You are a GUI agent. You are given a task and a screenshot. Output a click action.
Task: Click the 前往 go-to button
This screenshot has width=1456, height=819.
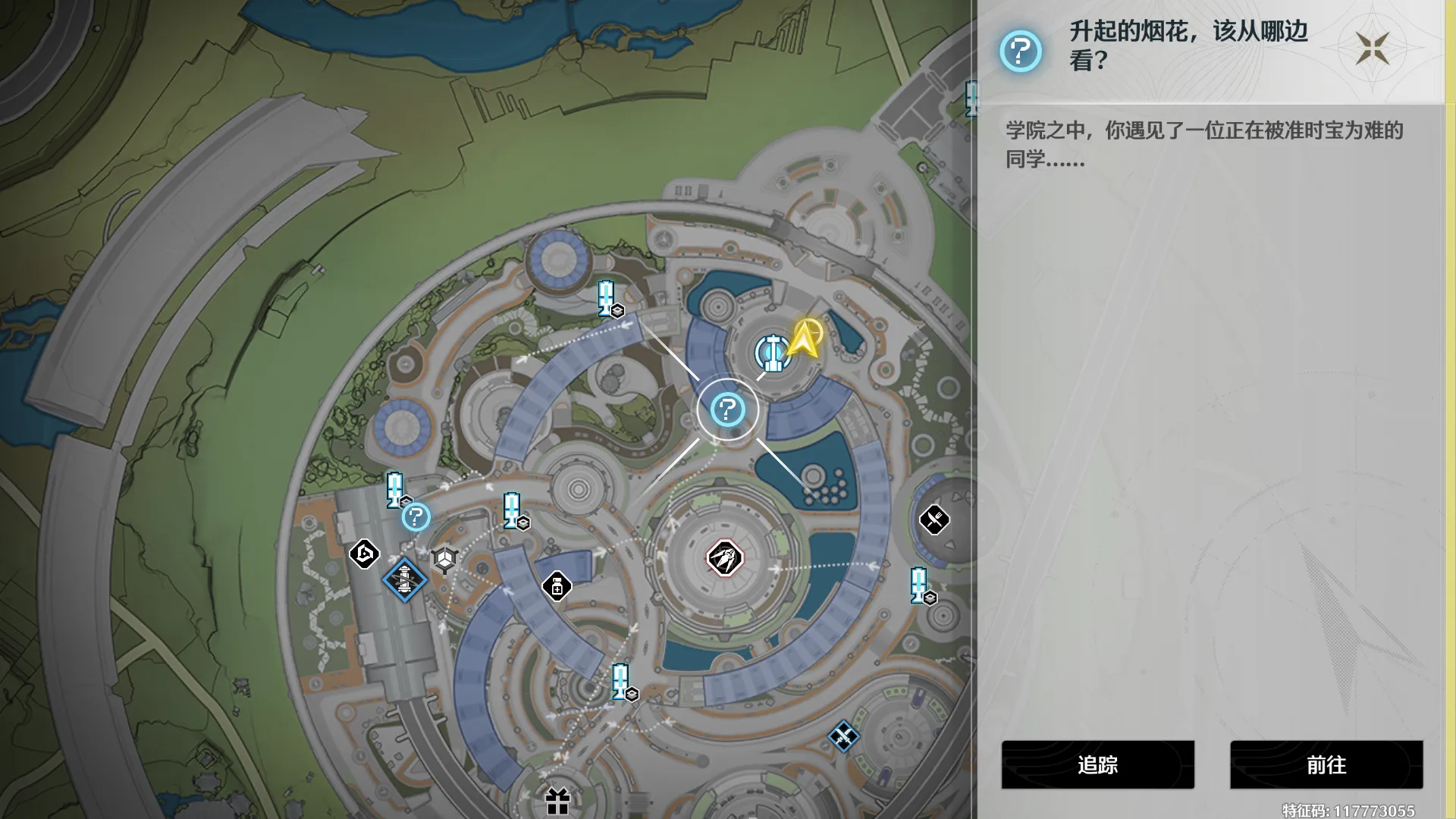(x=1326, y=764)
